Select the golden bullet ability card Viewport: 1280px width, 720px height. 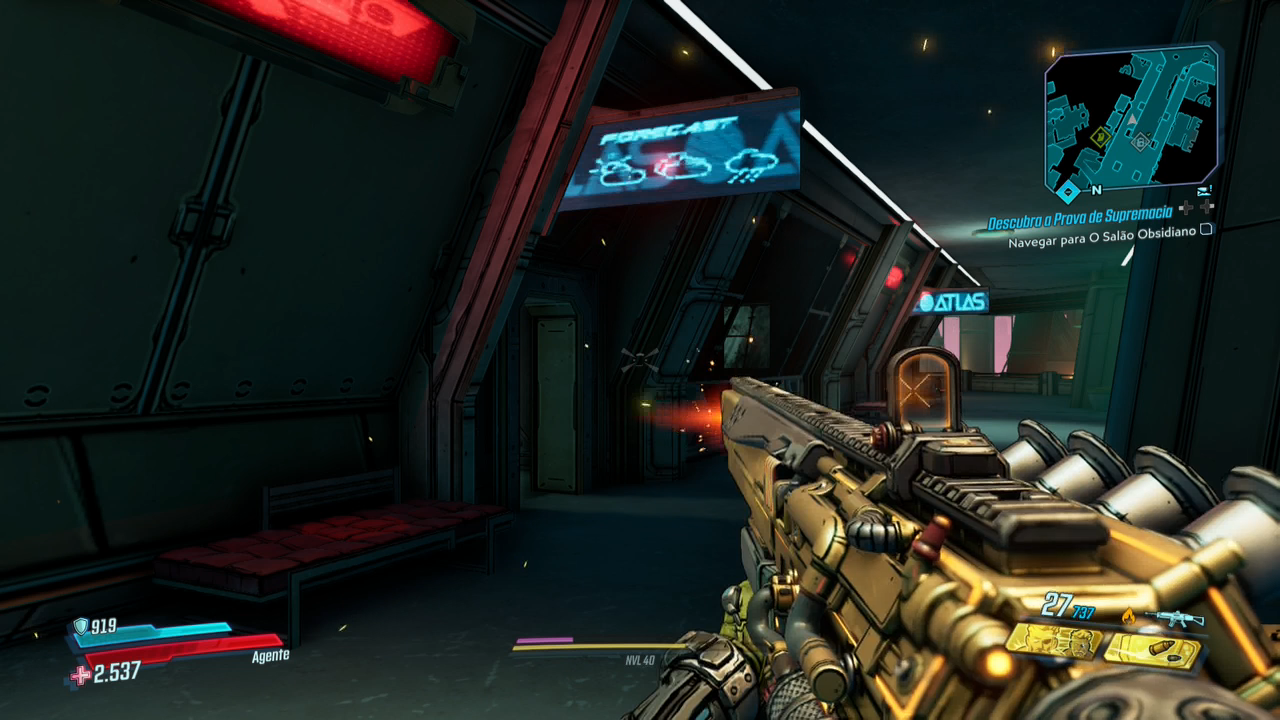pyautogui.click(x=1153, y=651)
